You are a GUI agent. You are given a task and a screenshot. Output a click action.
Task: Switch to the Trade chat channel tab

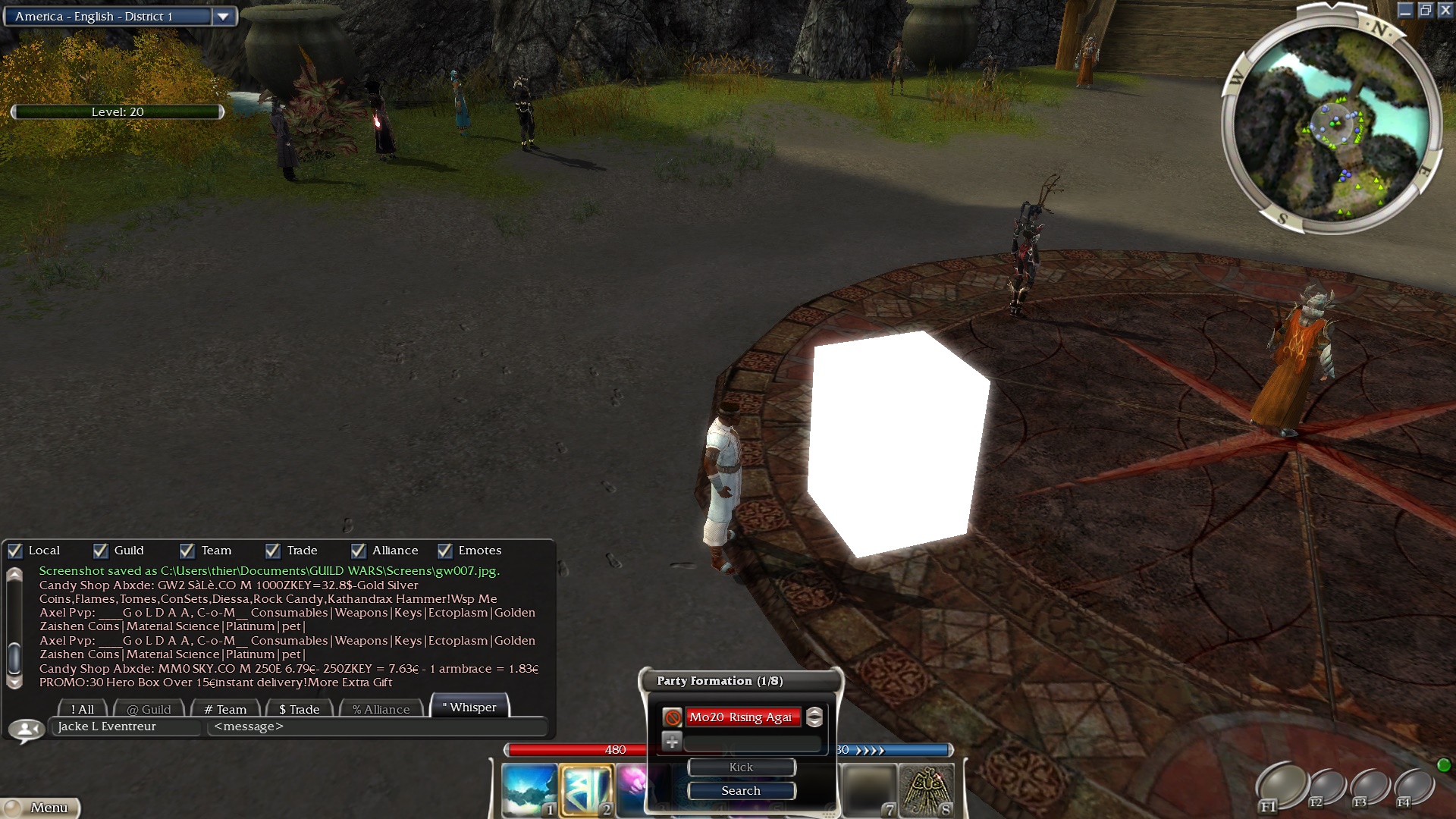coord(300,709)
